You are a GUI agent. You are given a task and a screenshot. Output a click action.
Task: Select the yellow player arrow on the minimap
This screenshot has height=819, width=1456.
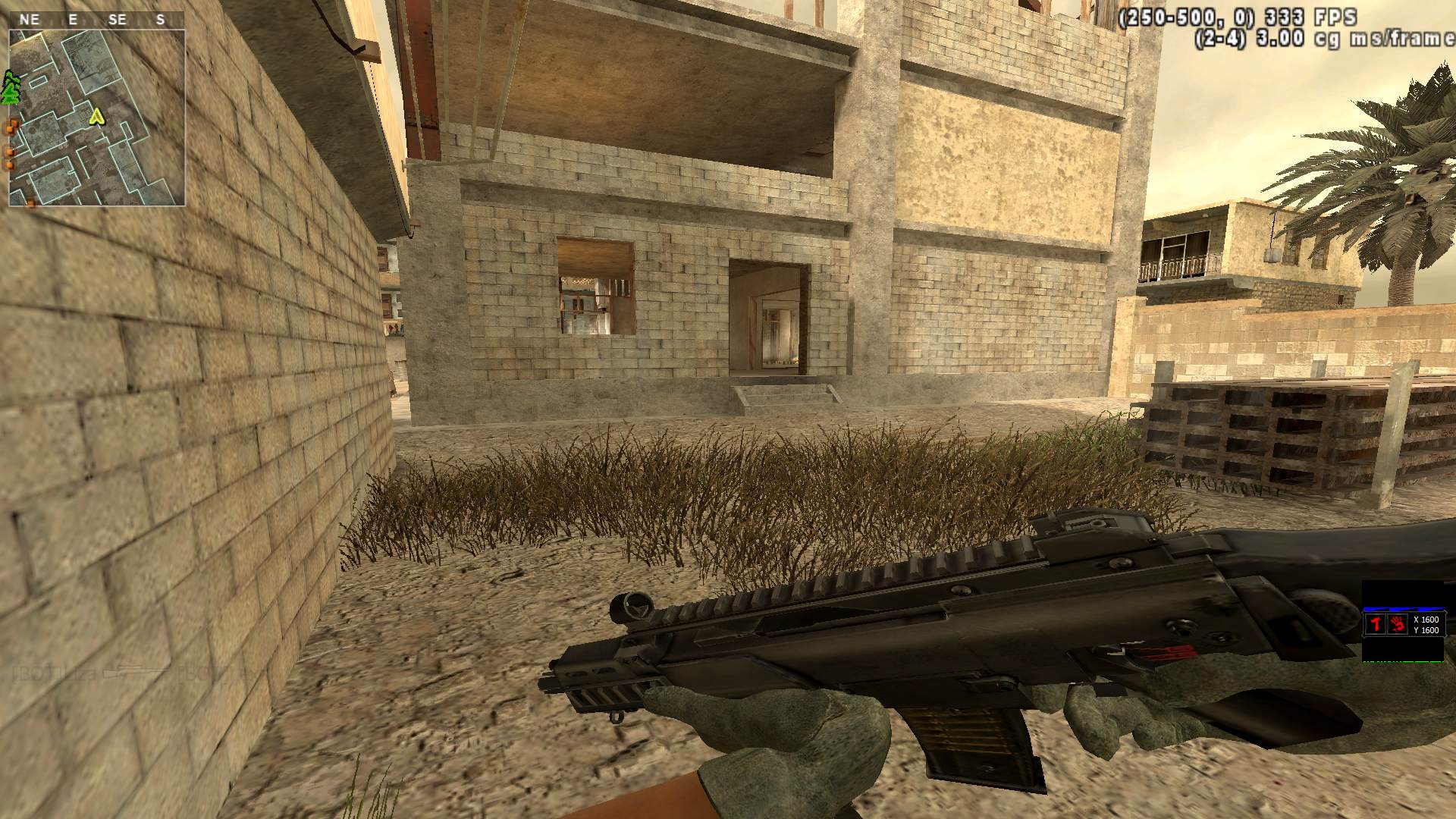[x=96, y=116]
